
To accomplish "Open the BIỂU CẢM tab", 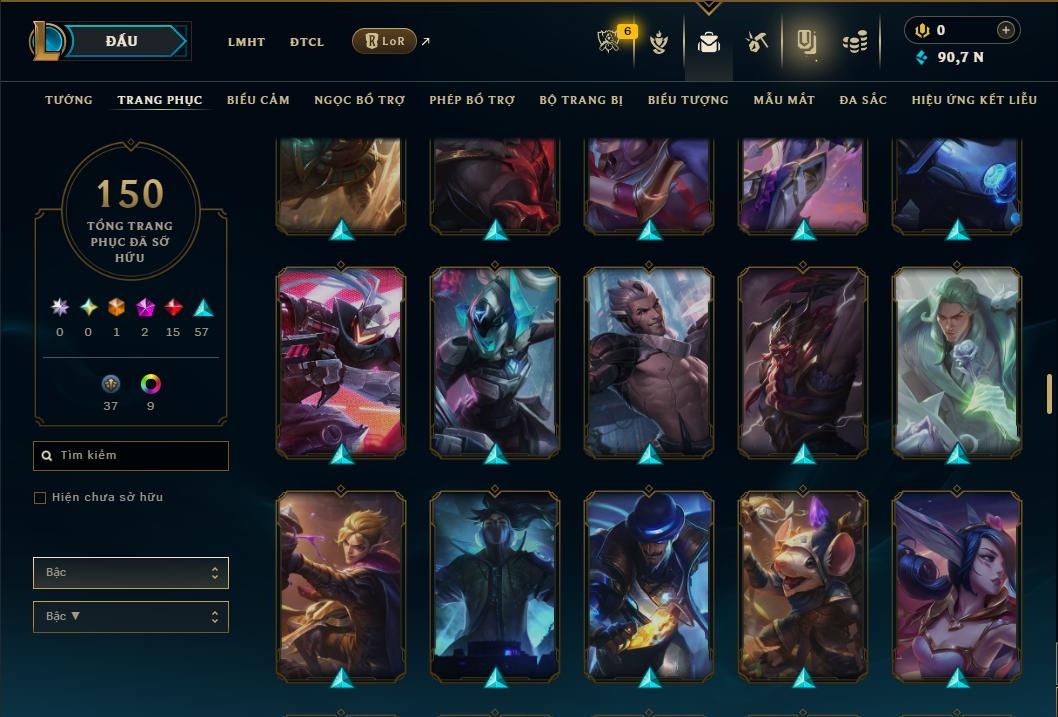I will [258, 100].
